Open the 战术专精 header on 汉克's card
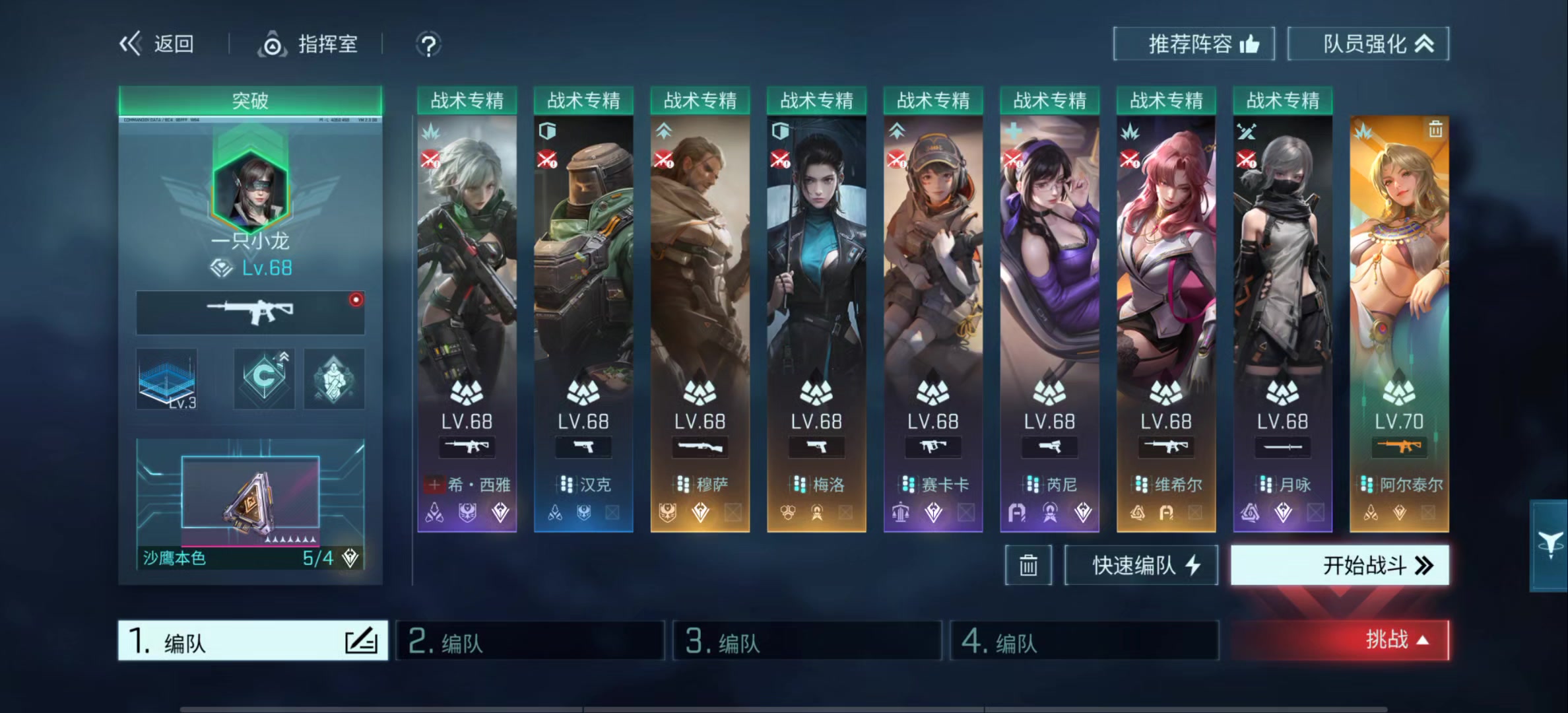The width and height of the screenshot is (1568, 713). point(583,100)
